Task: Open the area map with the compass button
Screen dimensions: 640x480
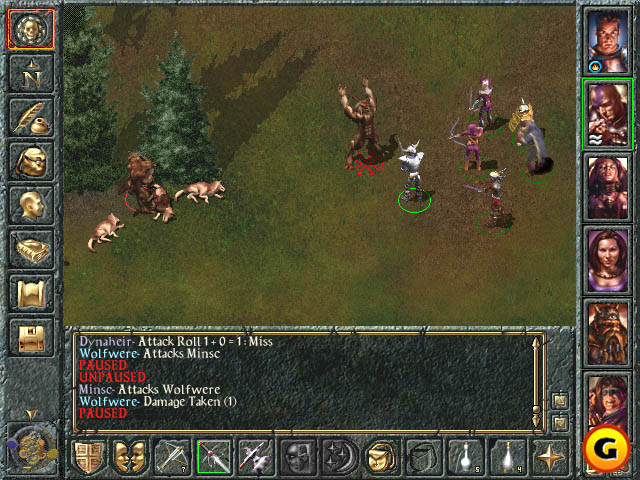Action: click(x=29, y=73)
